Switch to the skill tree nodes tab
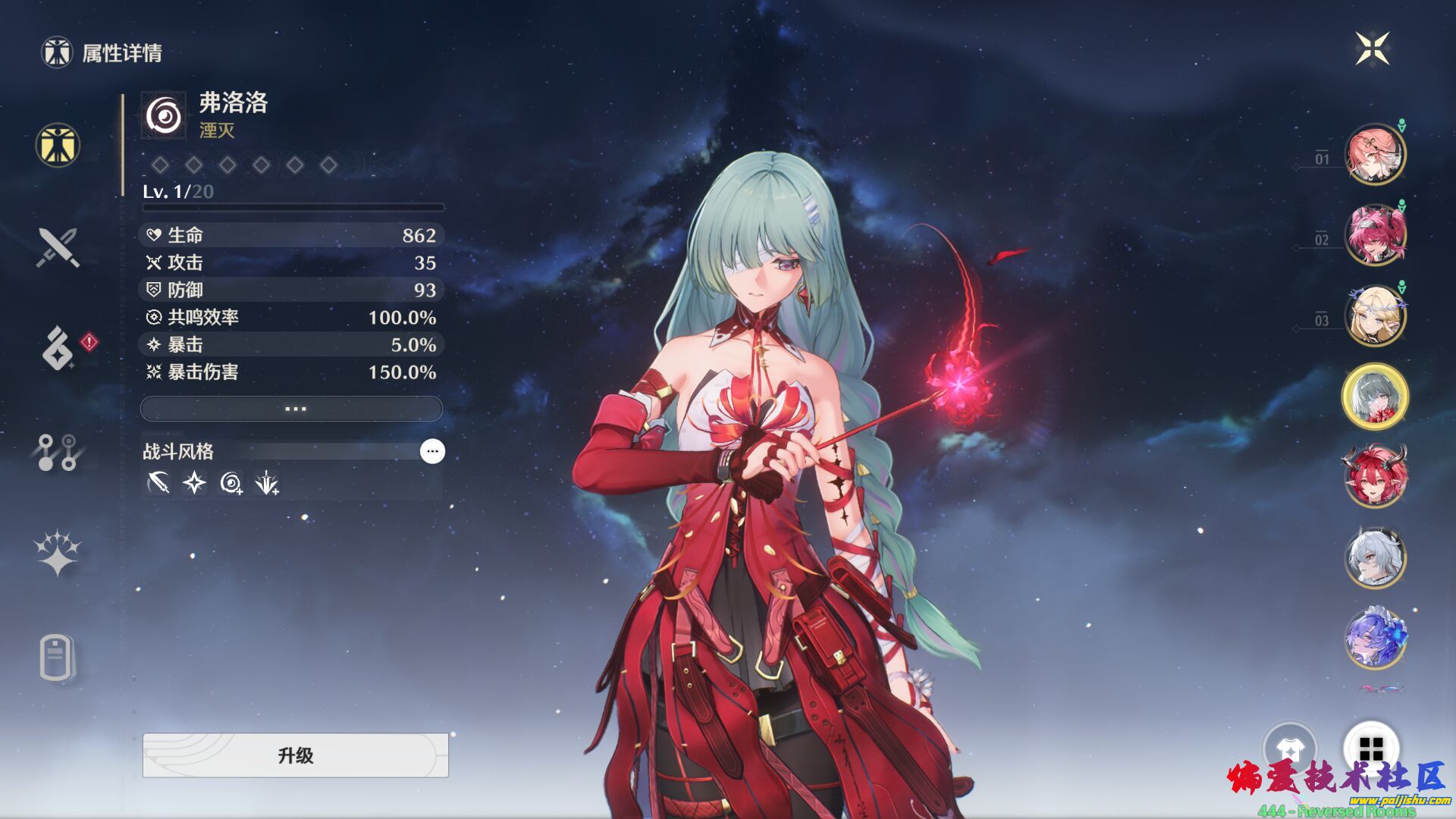The width and height of the screenshot is (1456, 819). [x=58, y=452]
